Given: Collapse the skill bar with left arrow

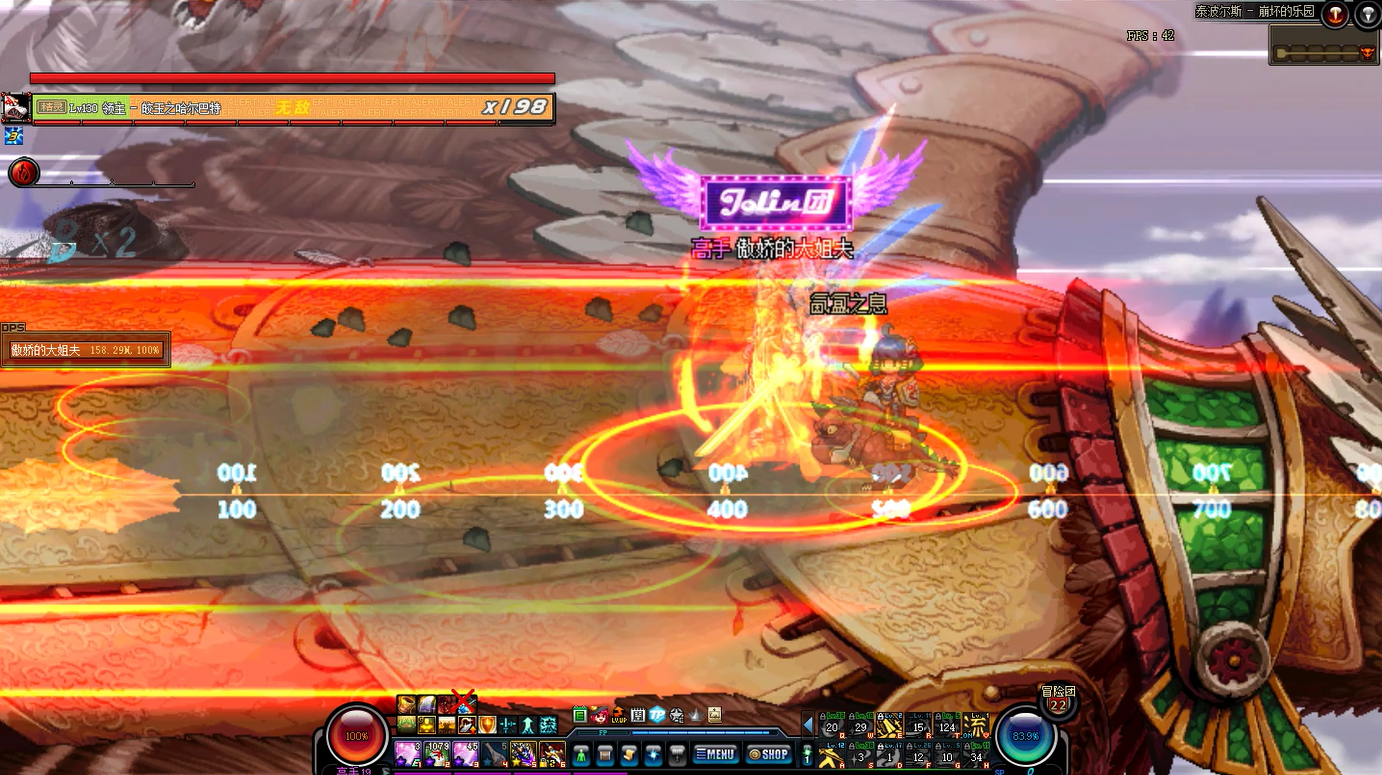Looking at the screenshot, I should coord(808,723).
